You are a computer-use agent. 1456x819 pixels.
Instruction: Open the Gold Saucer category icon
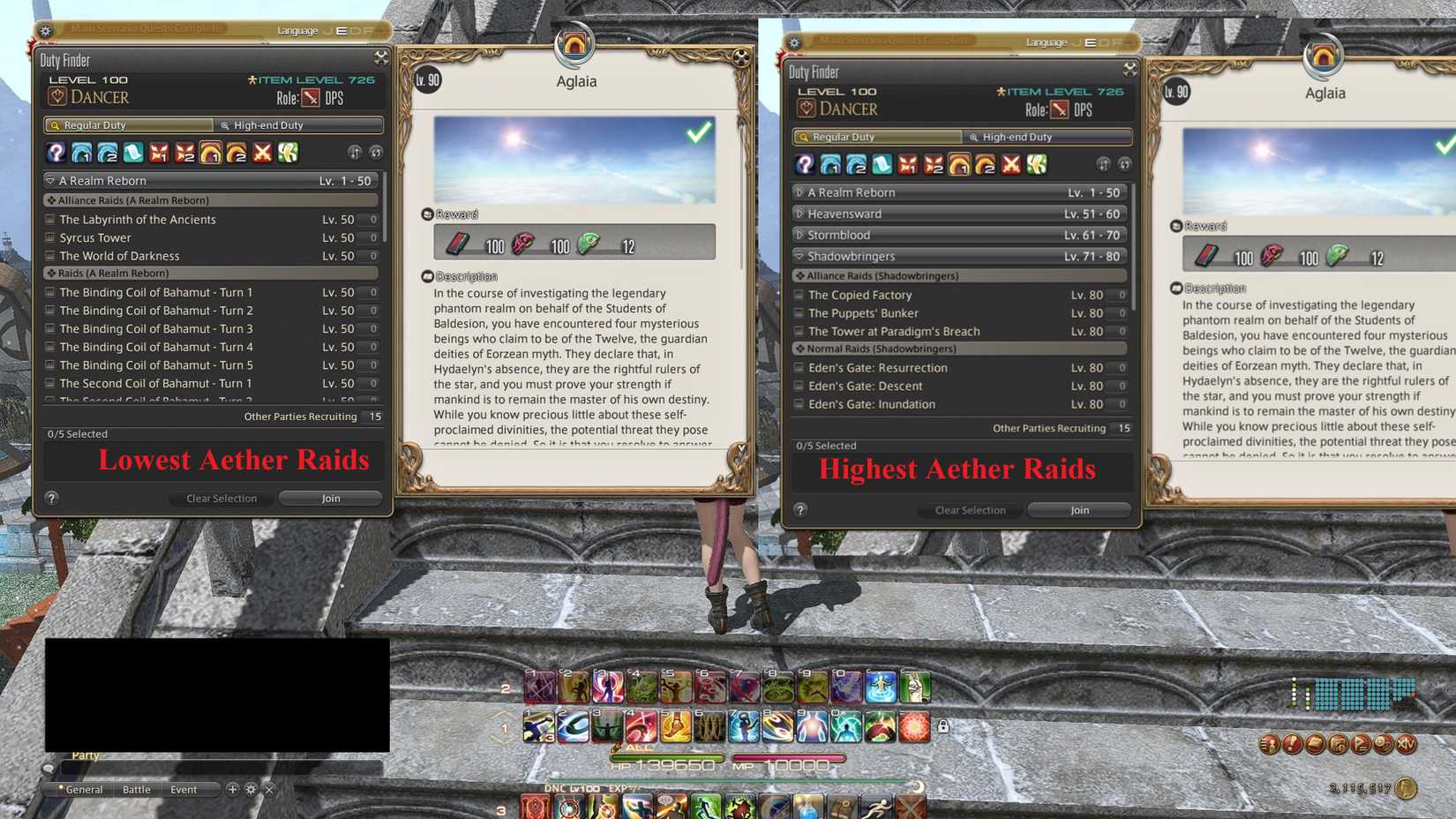pos(287,152)
